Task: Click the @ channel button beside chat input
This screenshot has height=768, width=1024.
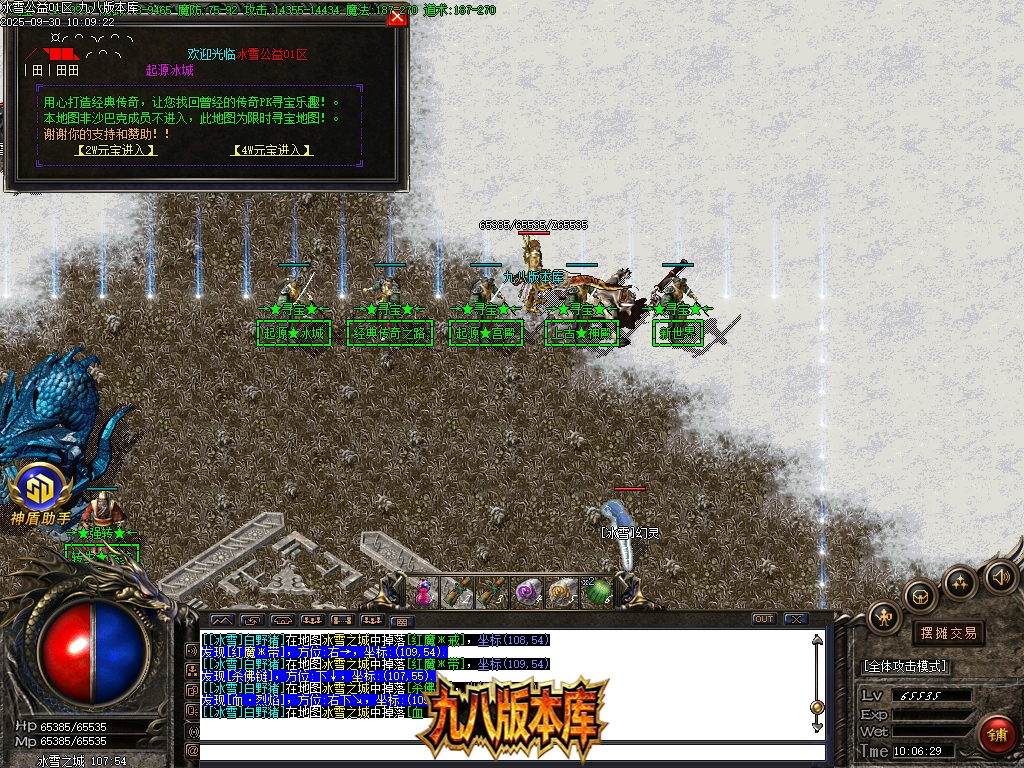Action: point(192,751)
